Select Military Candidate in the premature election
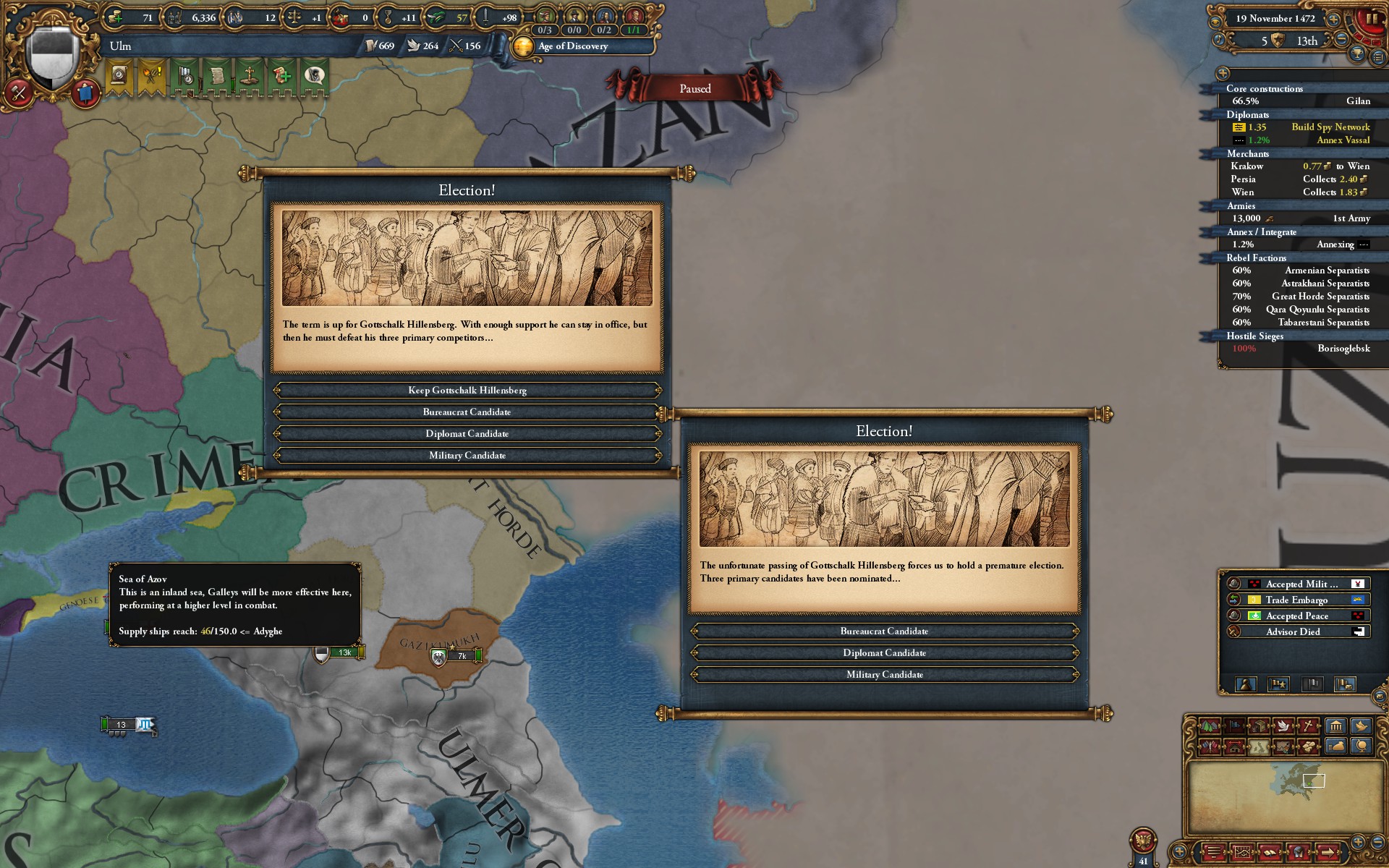The image size is (1389, 868). (884, 674)
